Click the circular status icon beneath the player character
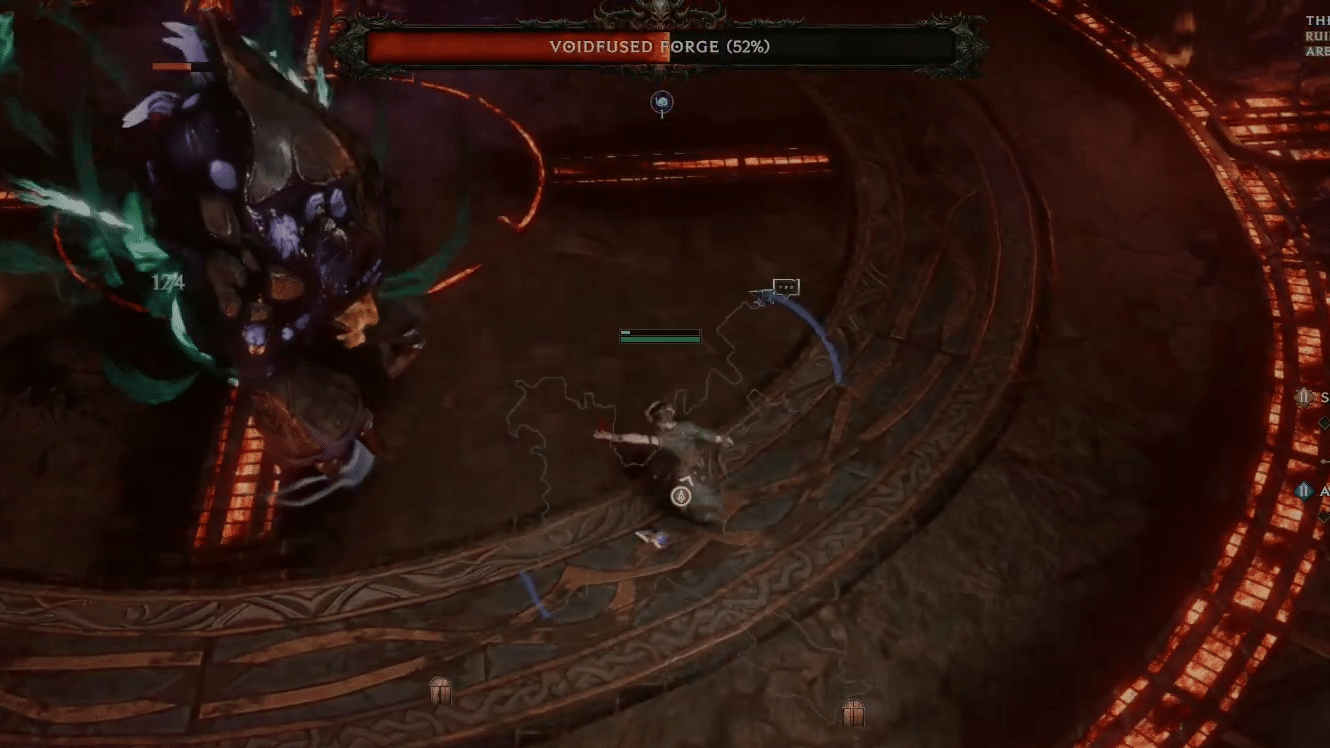1330x748 pixels. [x=679, y=494]
